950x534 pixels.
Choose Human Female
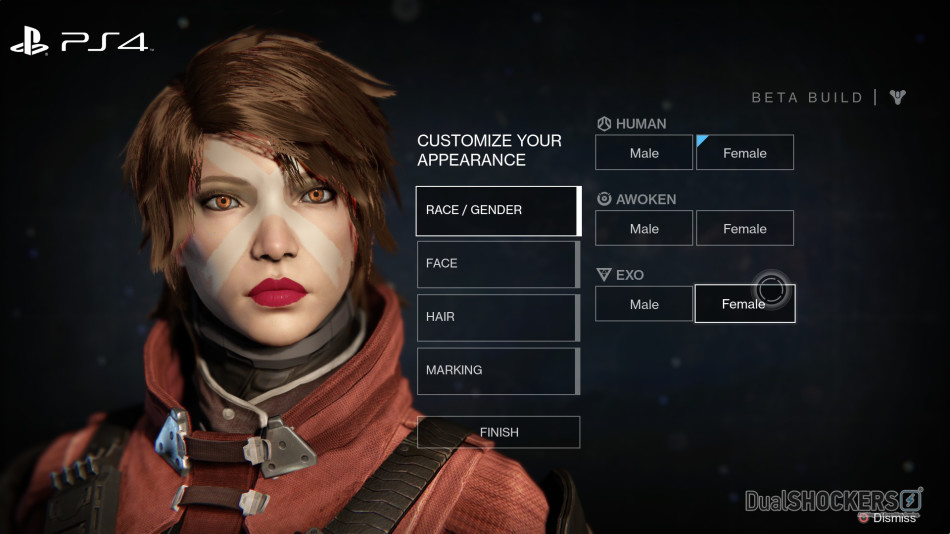tap(745, 153)
